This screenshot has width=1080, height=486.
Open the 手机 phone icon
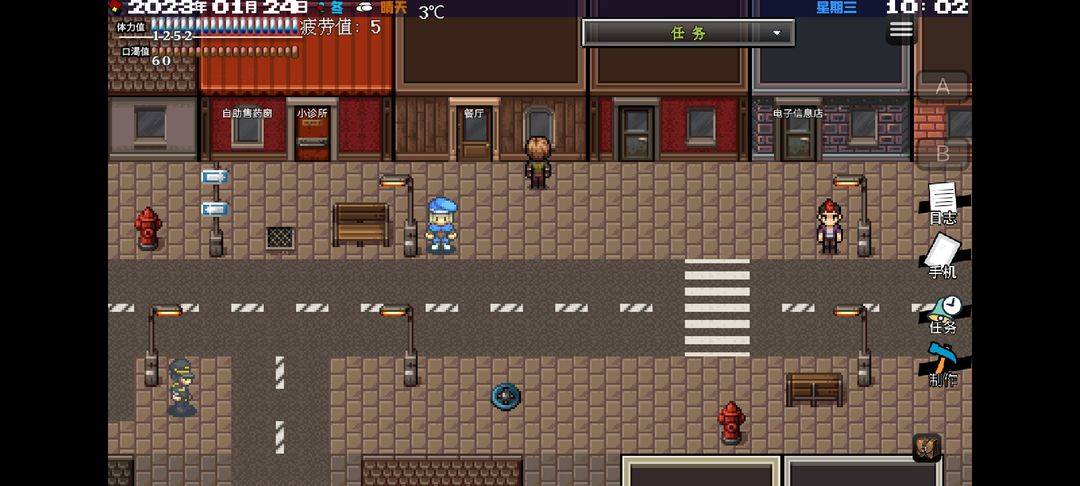pyautogui.click(x=942, y=256)
